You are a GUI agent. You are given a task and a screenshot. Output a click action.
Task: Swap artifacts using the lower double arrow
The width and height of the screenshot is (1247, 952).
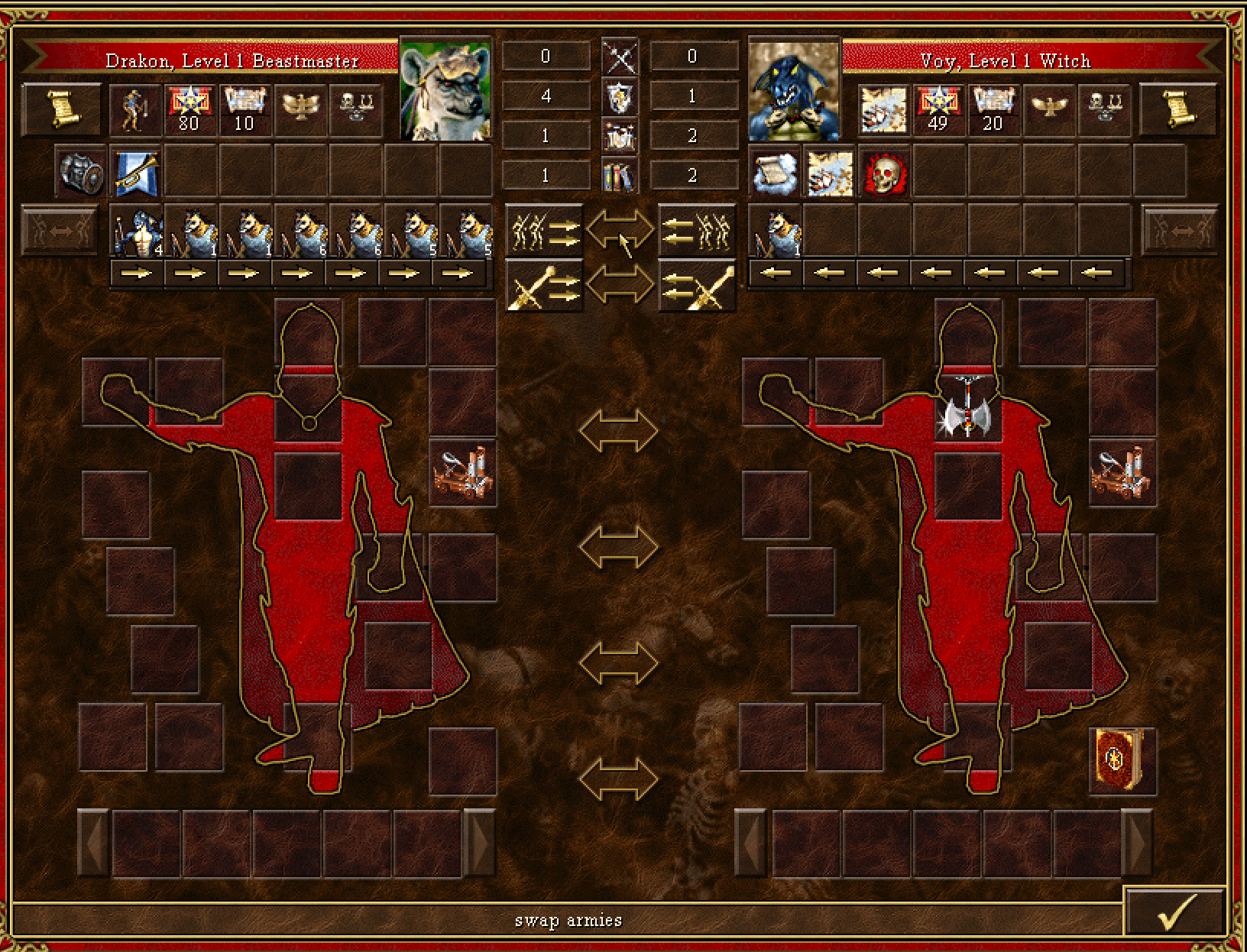[621, 284]
